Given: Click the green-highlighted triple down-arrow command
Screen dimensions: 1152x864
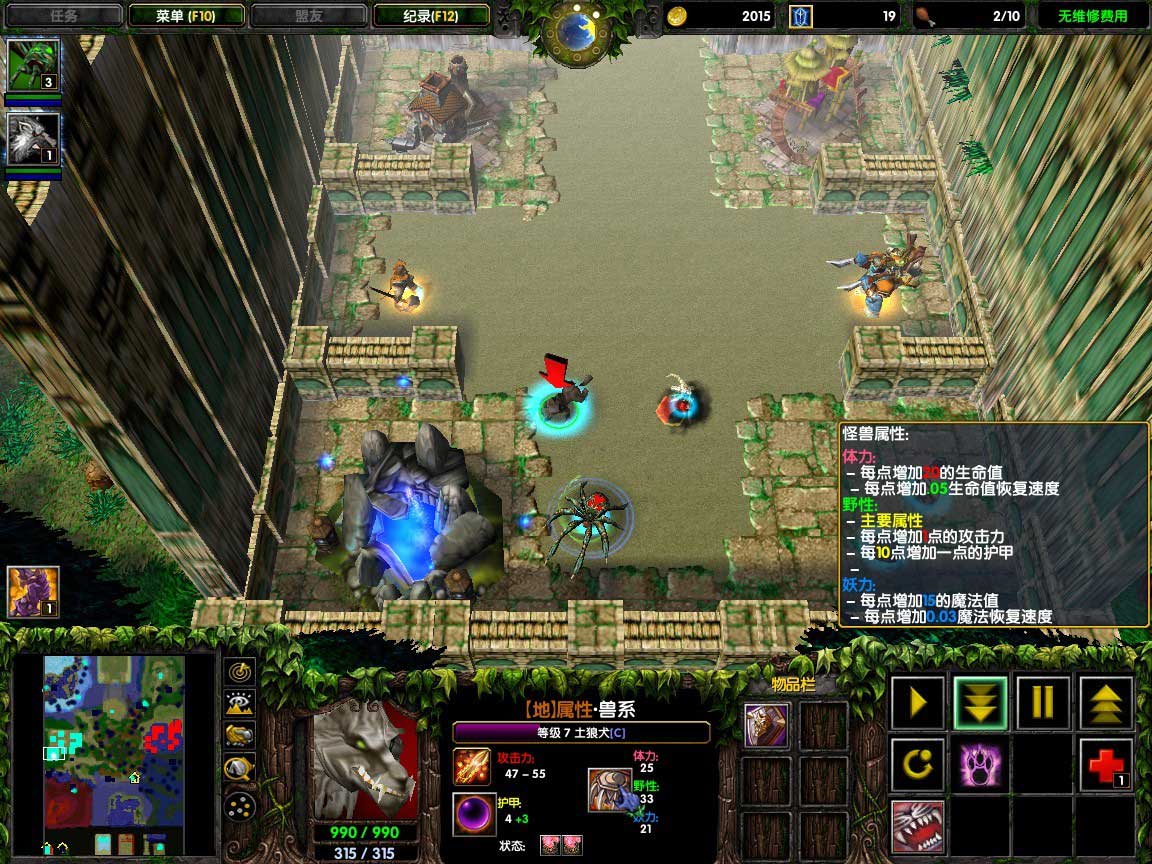Looking at the screenshot, I should 980,702.
